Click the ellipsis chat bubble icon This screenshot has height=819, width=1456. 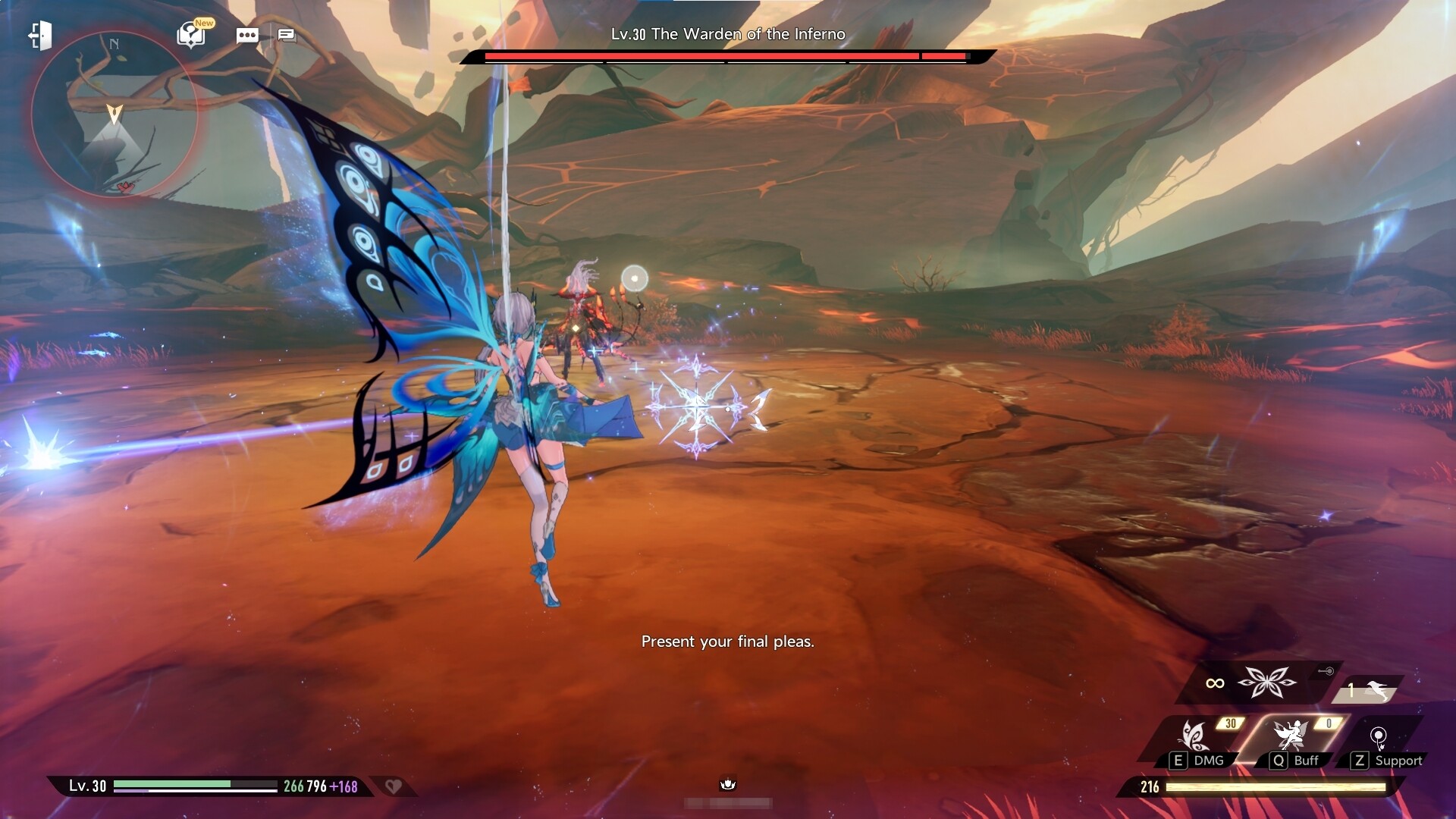point(247,35)
